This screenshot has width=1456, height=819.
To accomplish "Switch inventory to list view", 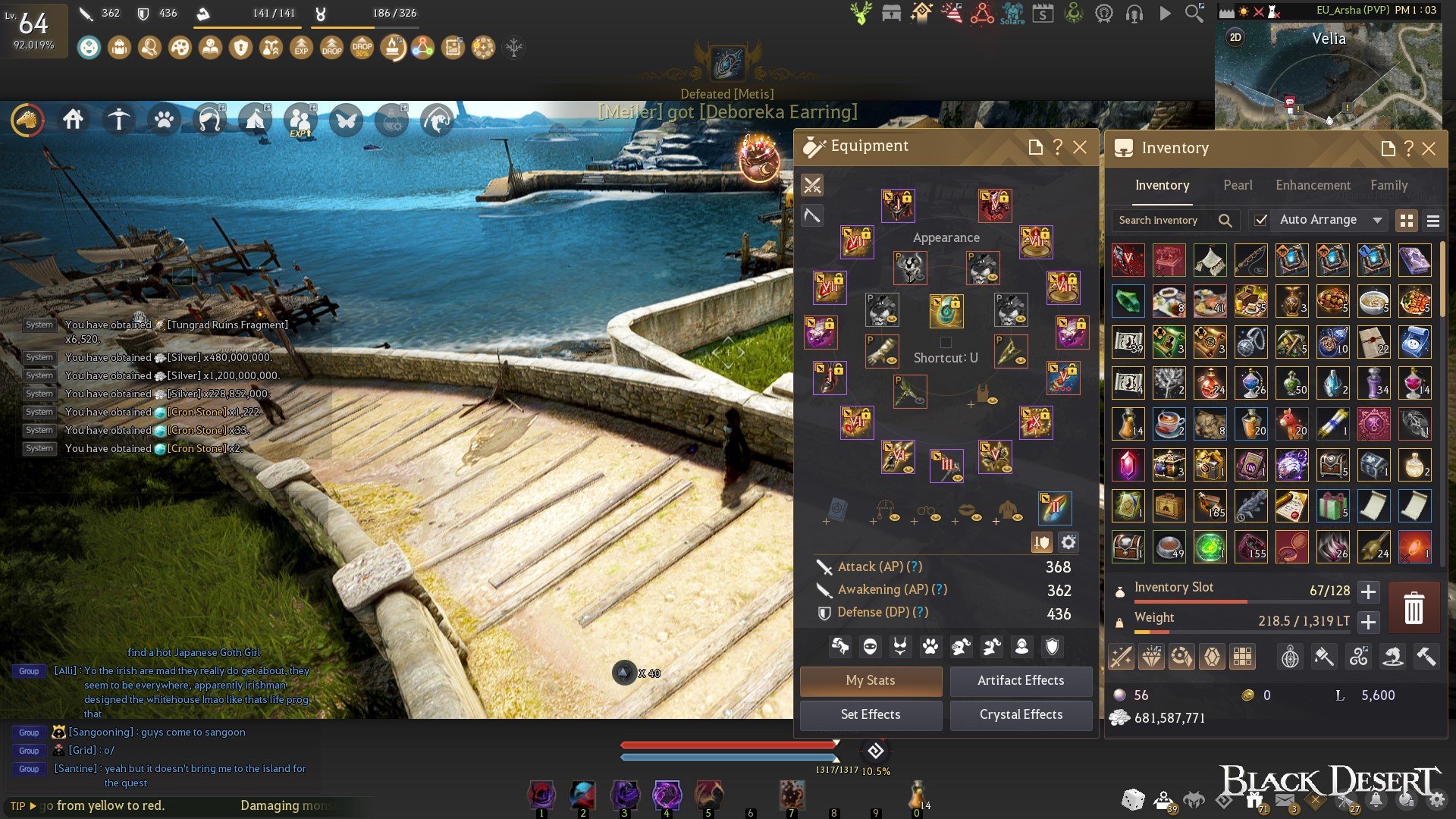I will tap(1432, 221).
